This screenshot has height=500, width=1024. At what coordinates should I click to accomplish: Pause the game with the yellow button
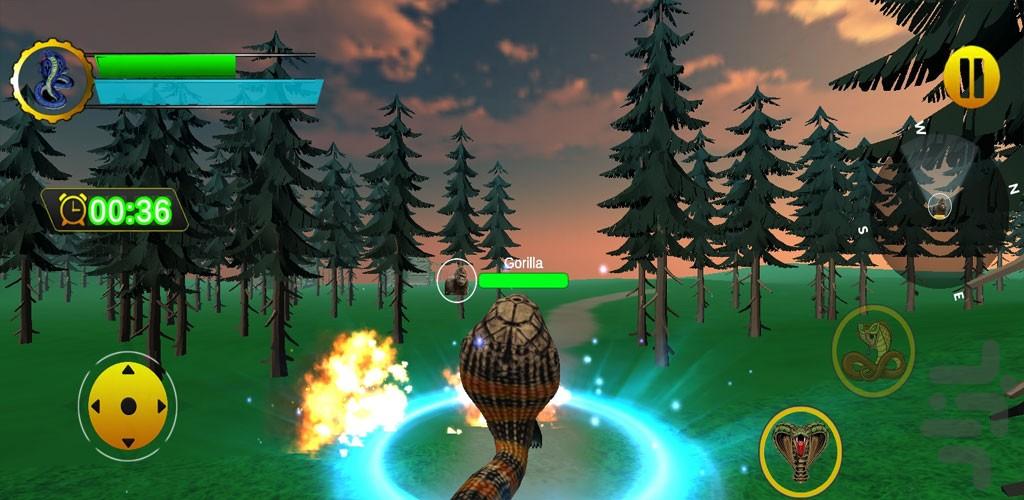coord(971,77)
